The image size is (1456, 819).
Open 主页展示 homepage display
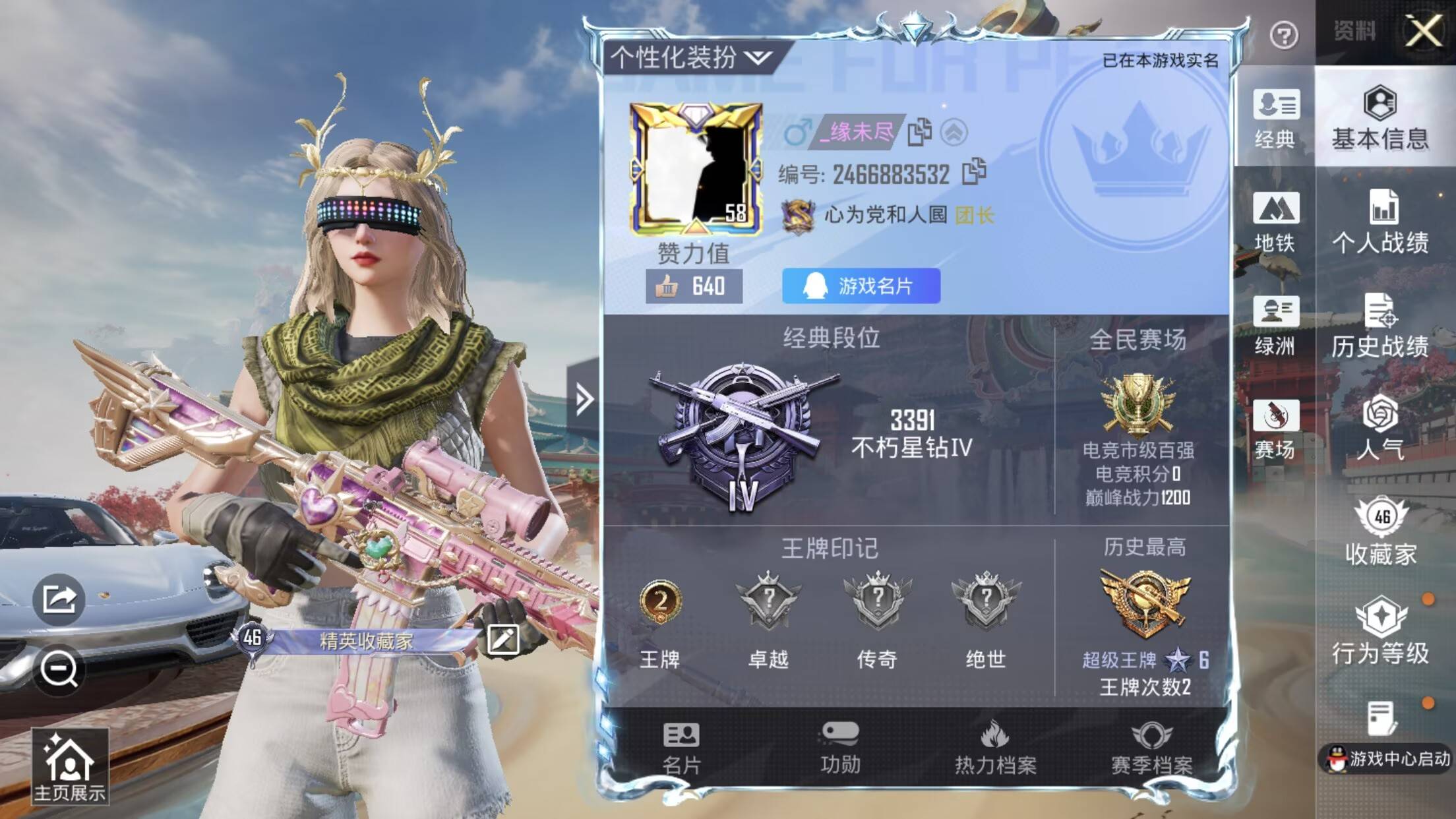point(69,767)
